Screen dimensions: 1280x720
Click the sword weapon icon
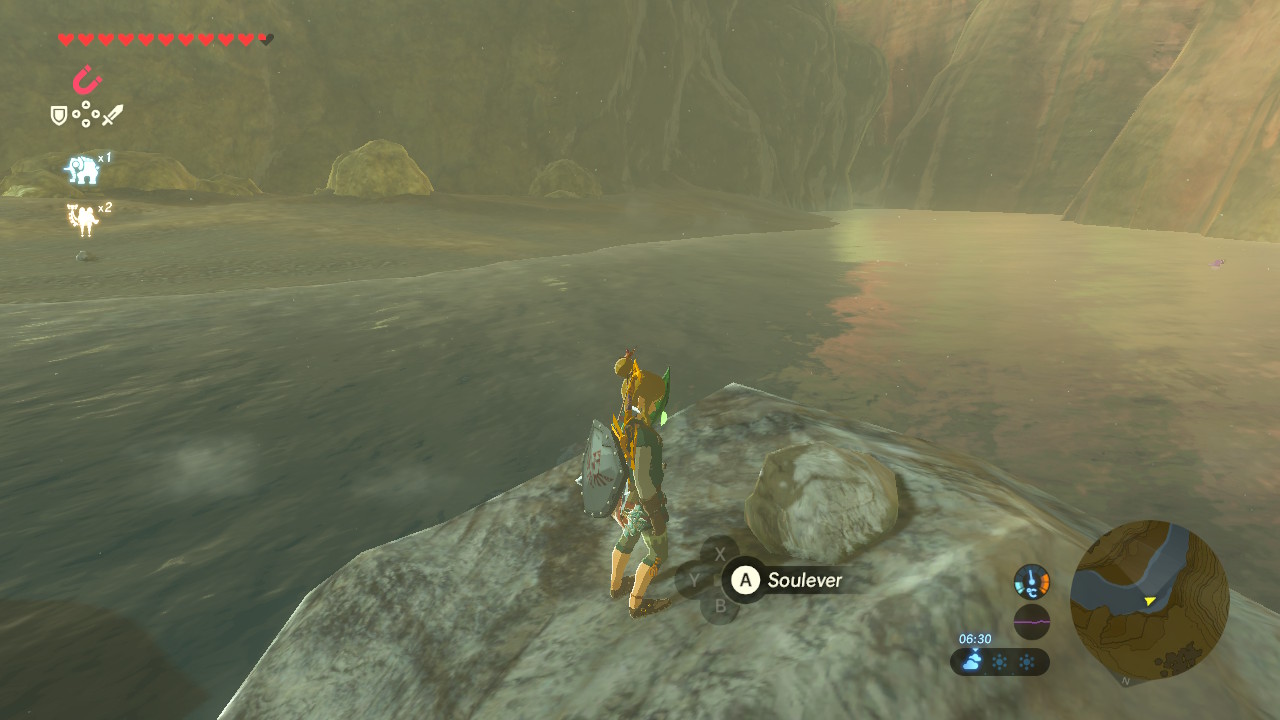click(x=112, y=115)
